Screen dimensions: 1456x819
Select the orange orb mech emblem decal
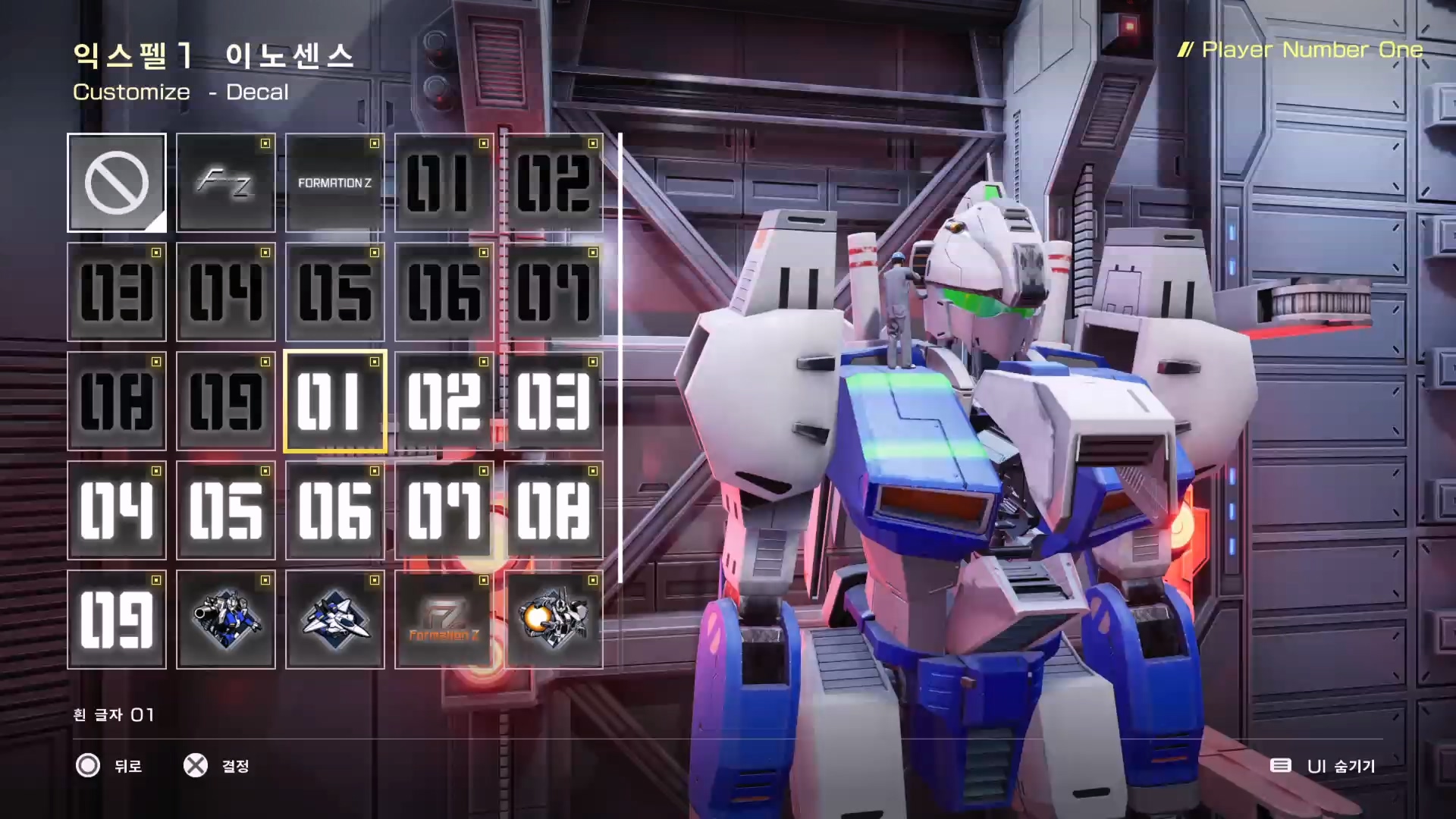click(x=554, y=620)
